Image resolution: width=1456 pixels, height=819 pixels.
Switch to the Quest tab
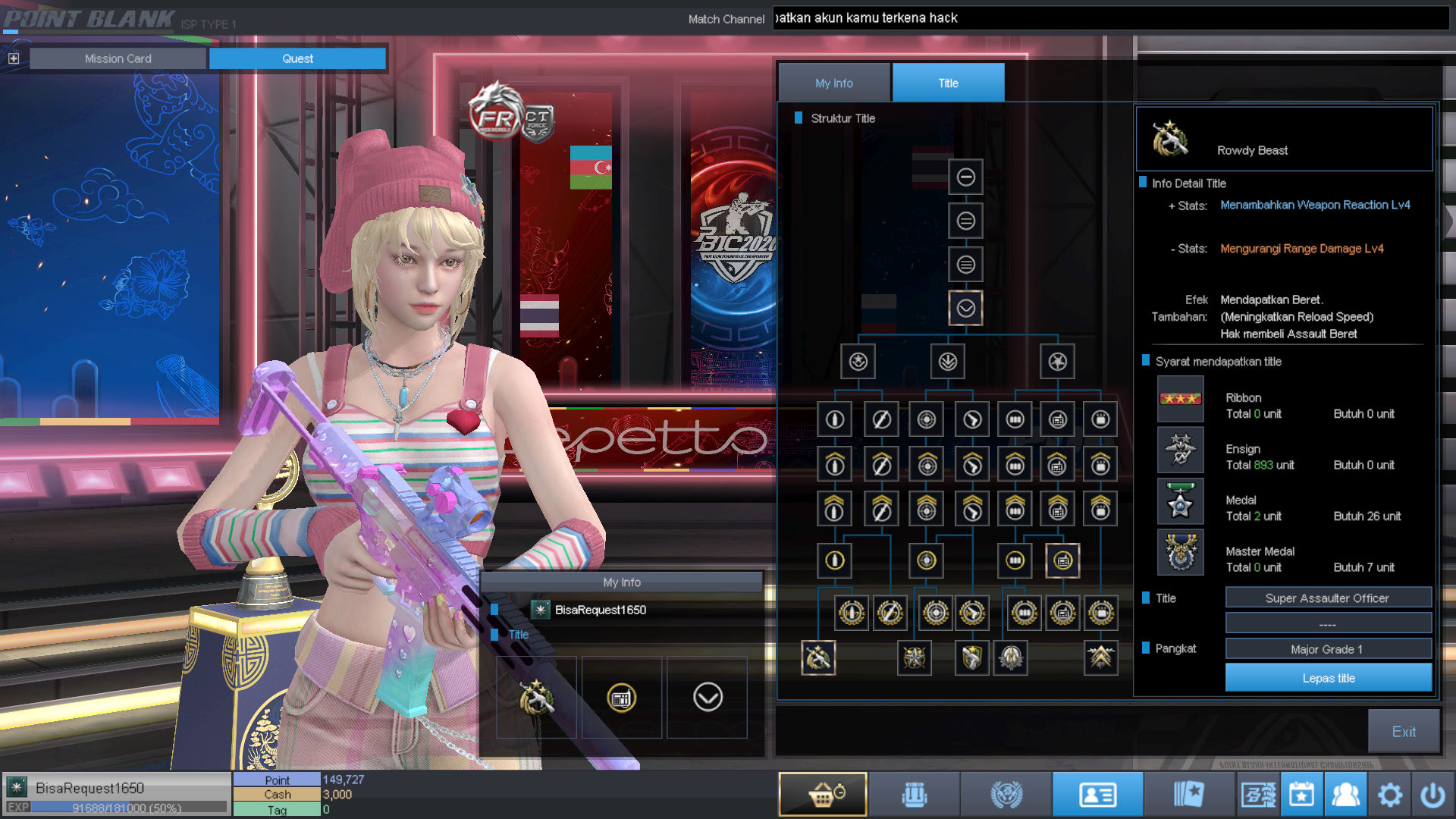(297, 58)
